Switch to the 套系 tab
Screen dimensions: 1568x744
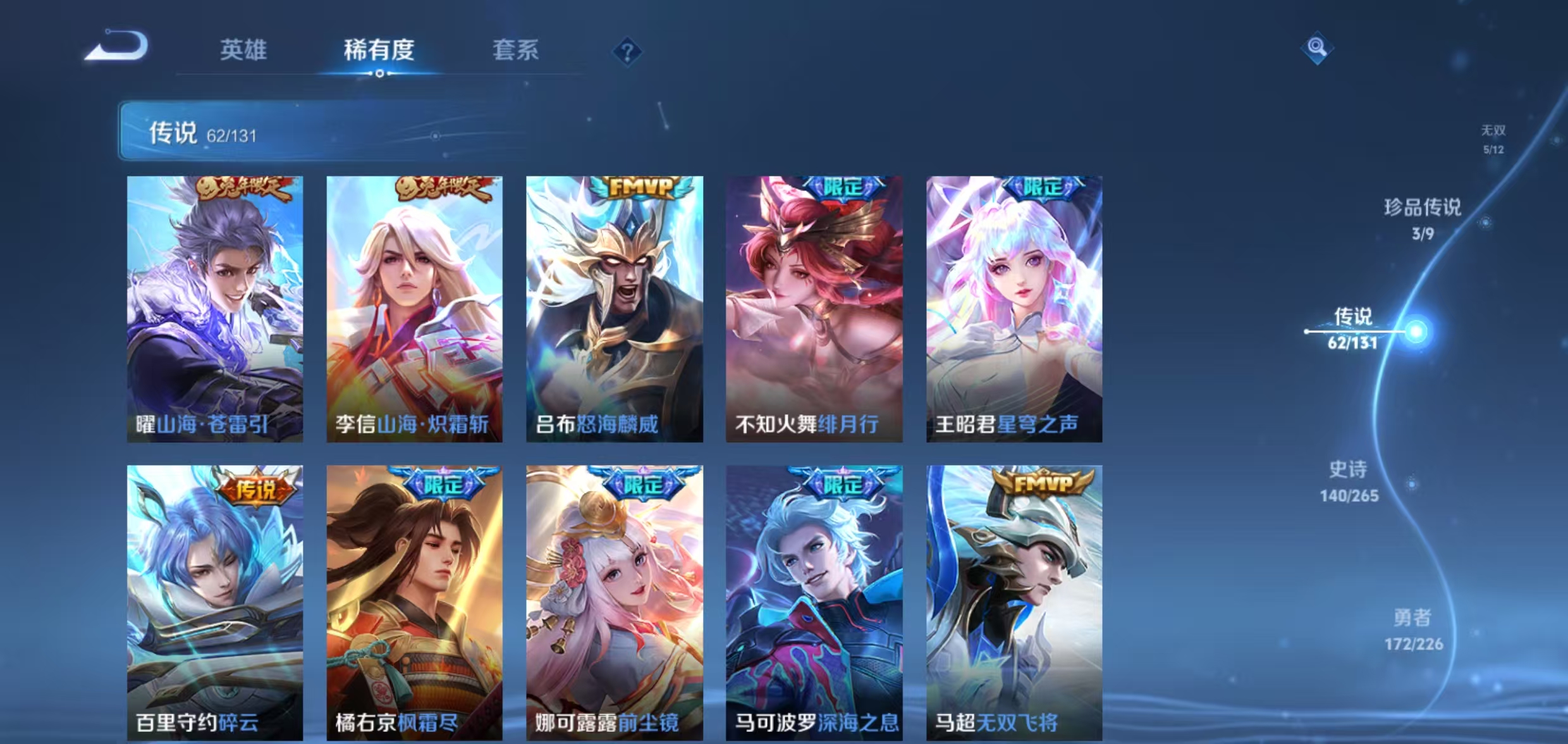516,51
